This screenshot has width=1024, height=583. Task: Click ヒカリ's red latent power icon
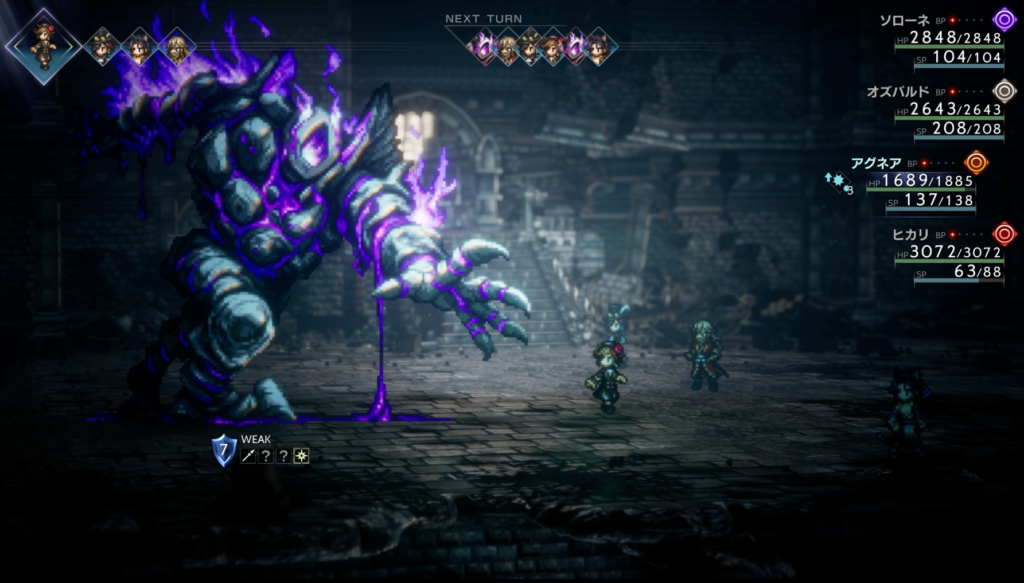tap(1004, 234)
